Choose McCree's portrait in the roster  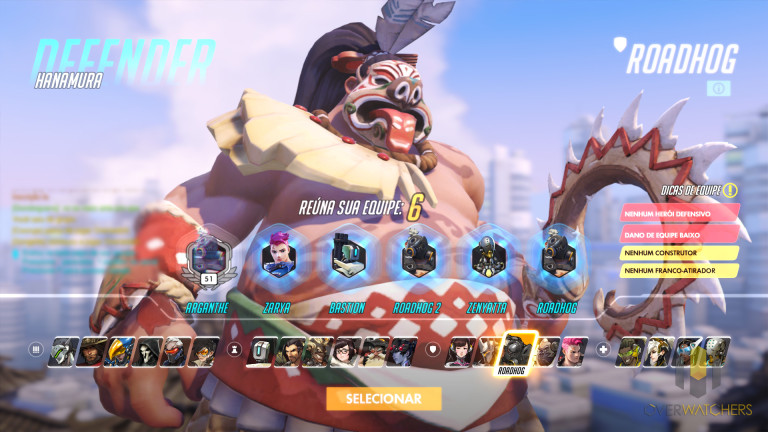click(x=91, y=351)
